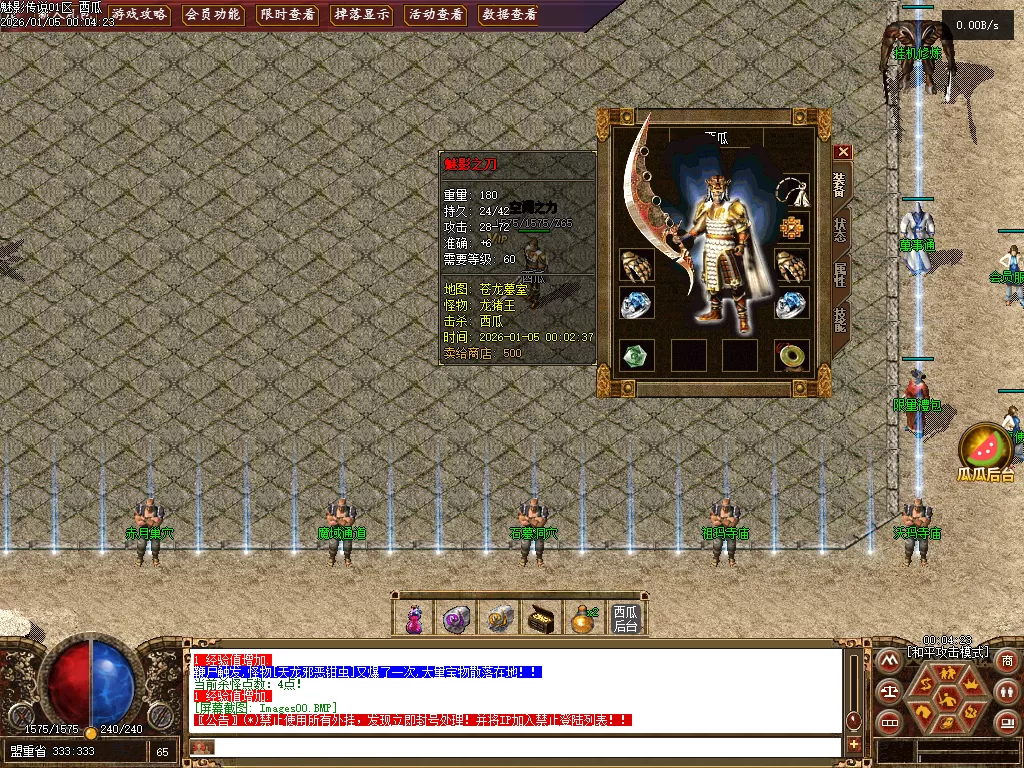Click the 西瓜后台 hotbar button
This screenshot has height=768, width=1024.
click(x=625, y=619)
